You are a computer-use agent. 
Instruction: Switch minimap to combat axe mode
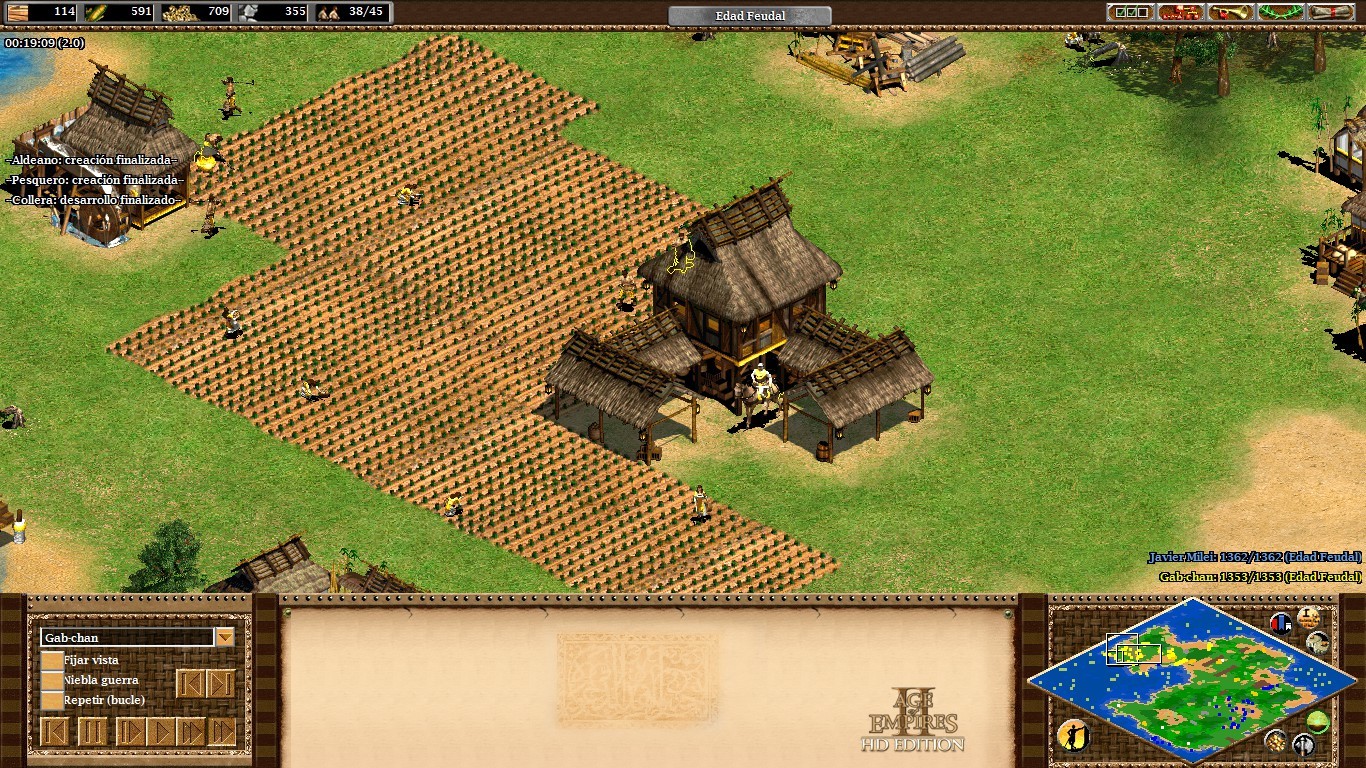coord(1303,744)
